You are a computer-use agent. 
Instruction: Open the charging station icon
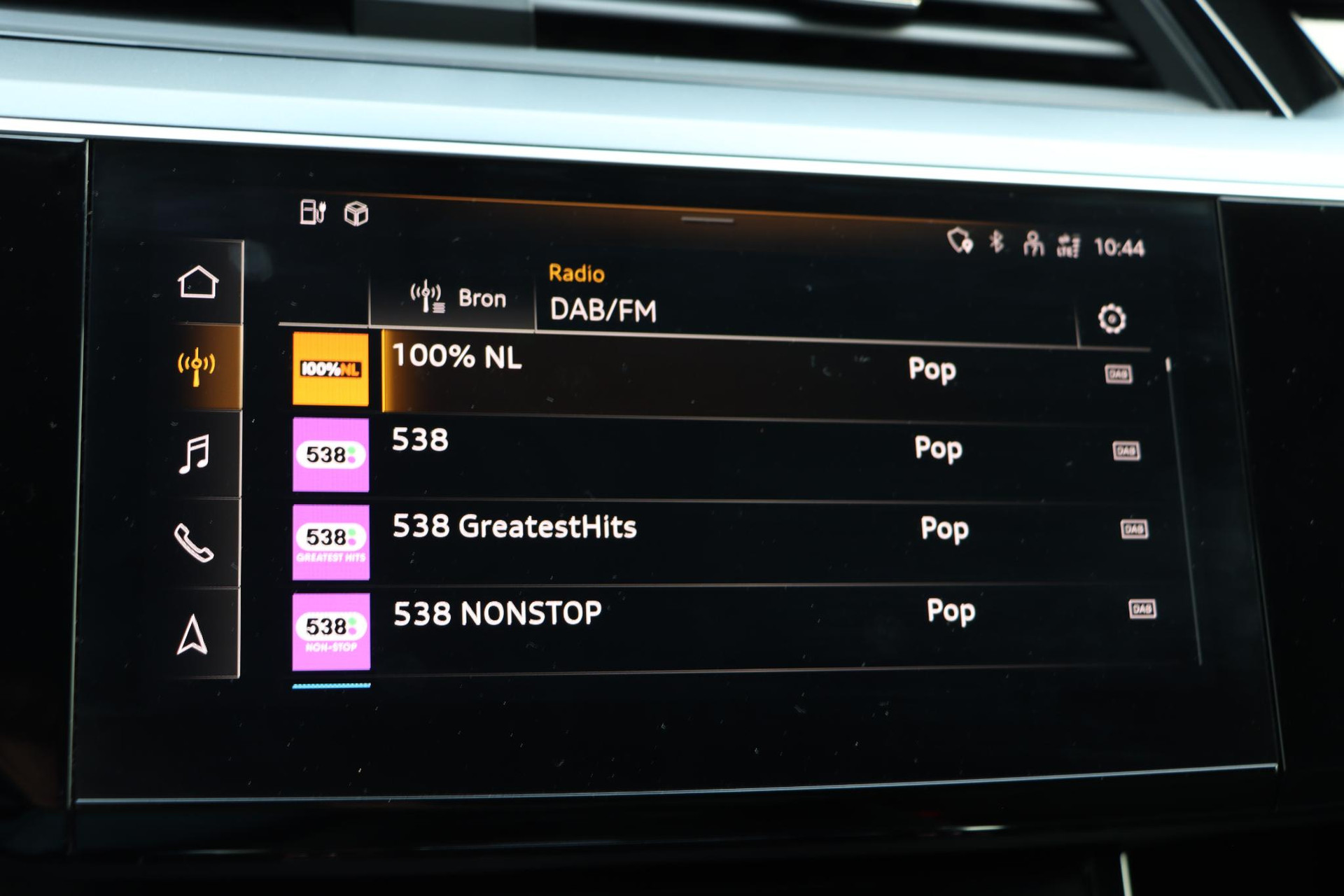pyautogui.click(x=312, y=211)
